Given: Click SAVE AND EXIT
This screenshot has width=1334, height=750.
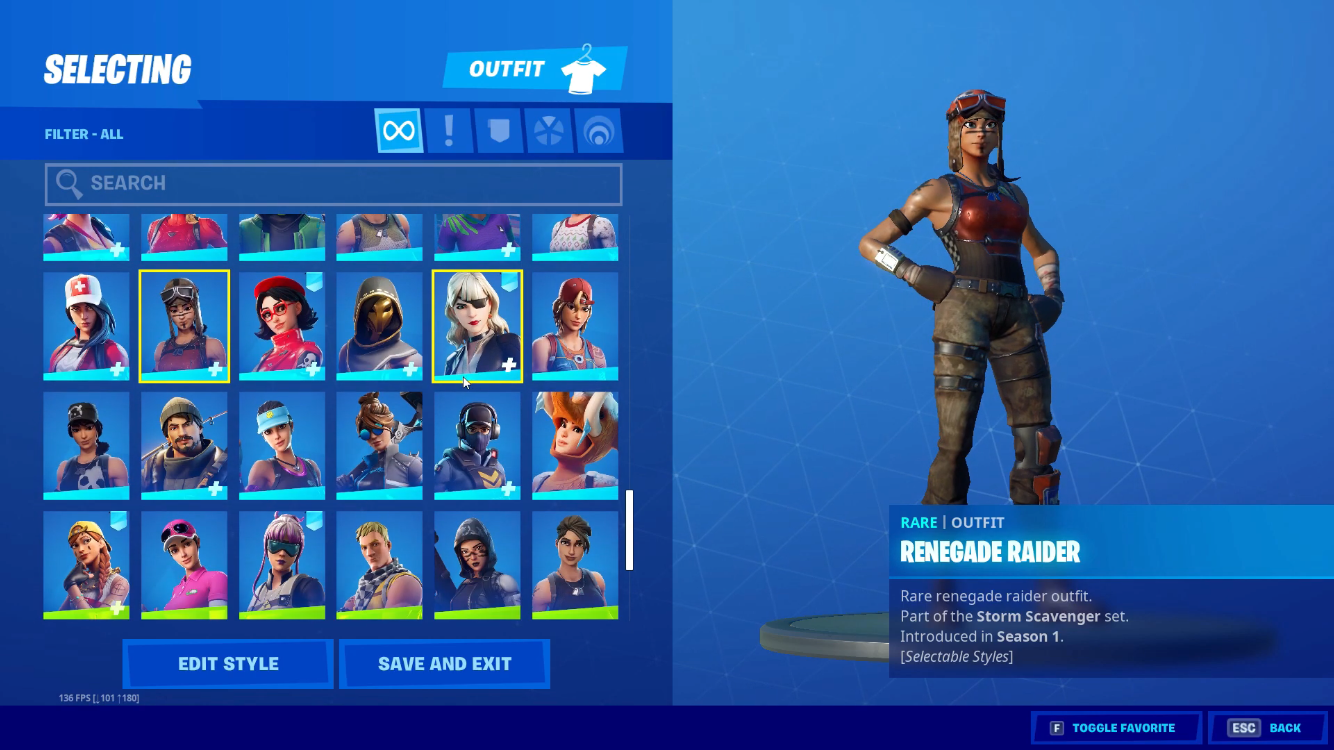Looking at the screenshot, I should [x=444, y=663].
